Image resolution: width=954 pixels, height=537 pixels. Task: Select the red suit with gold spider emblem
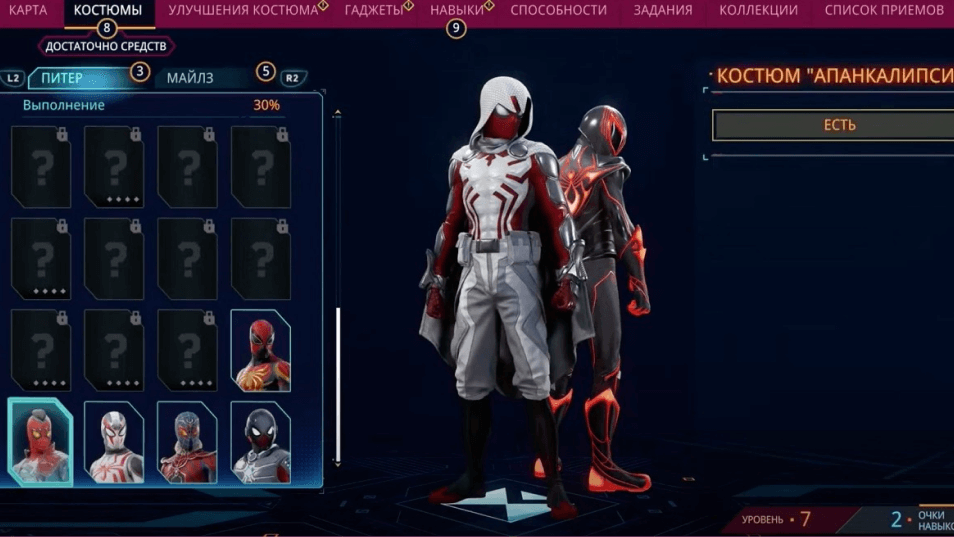261,350
